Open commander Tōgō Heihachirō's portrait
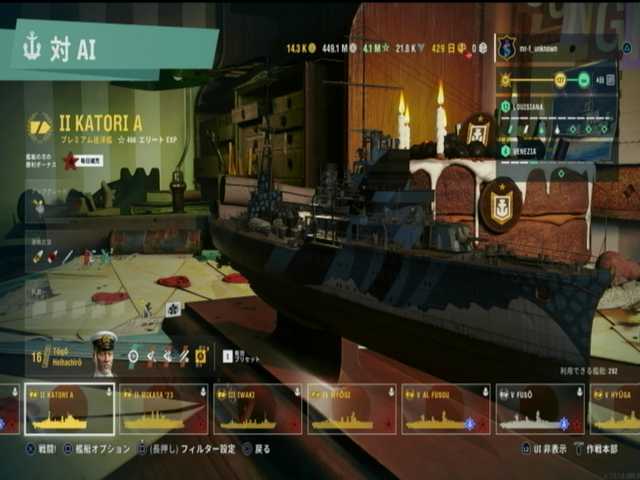 point(104,353)
